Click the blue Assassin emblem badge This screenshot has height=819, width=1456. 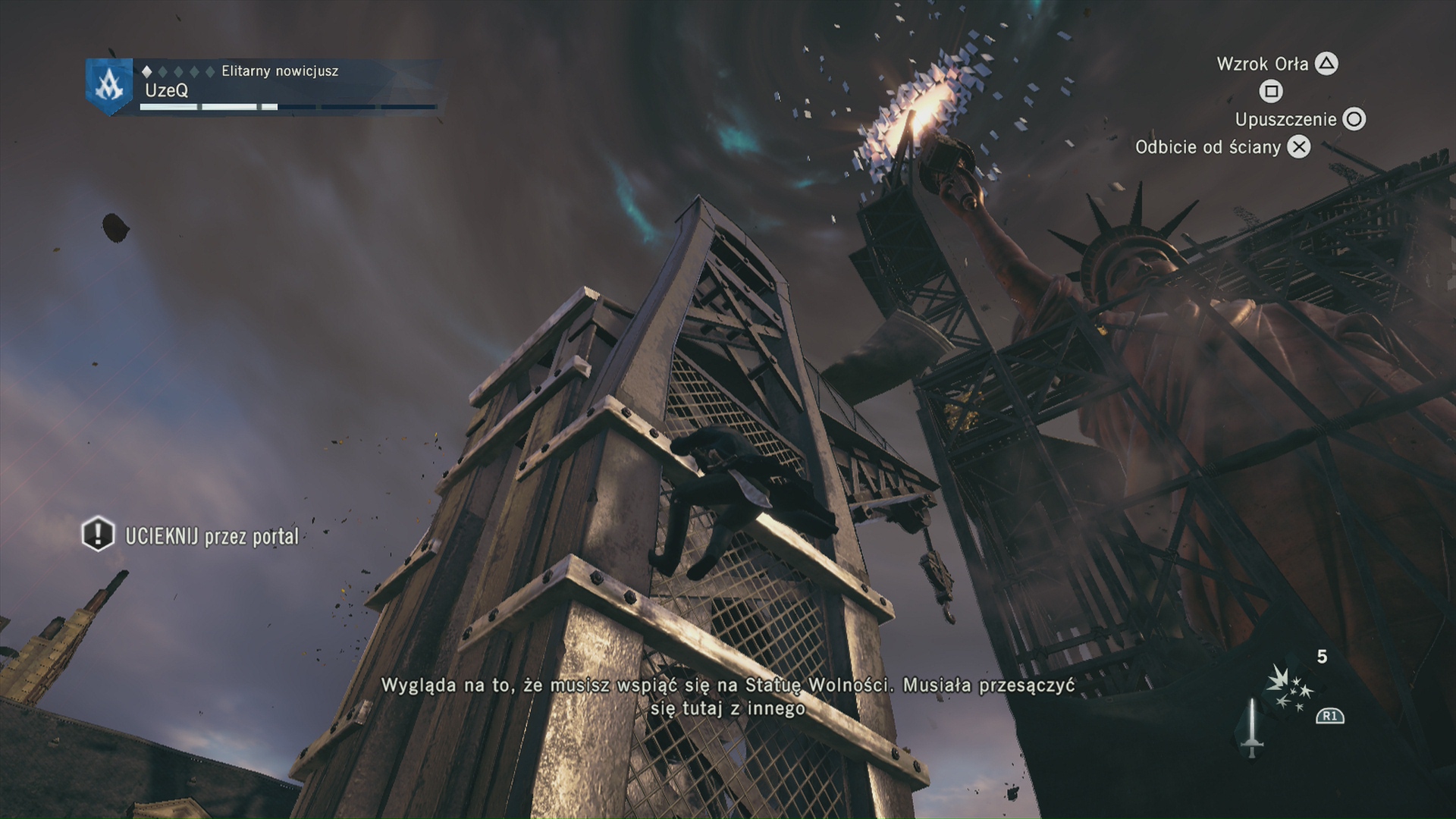pyautogui.click(x=108, y=86)
